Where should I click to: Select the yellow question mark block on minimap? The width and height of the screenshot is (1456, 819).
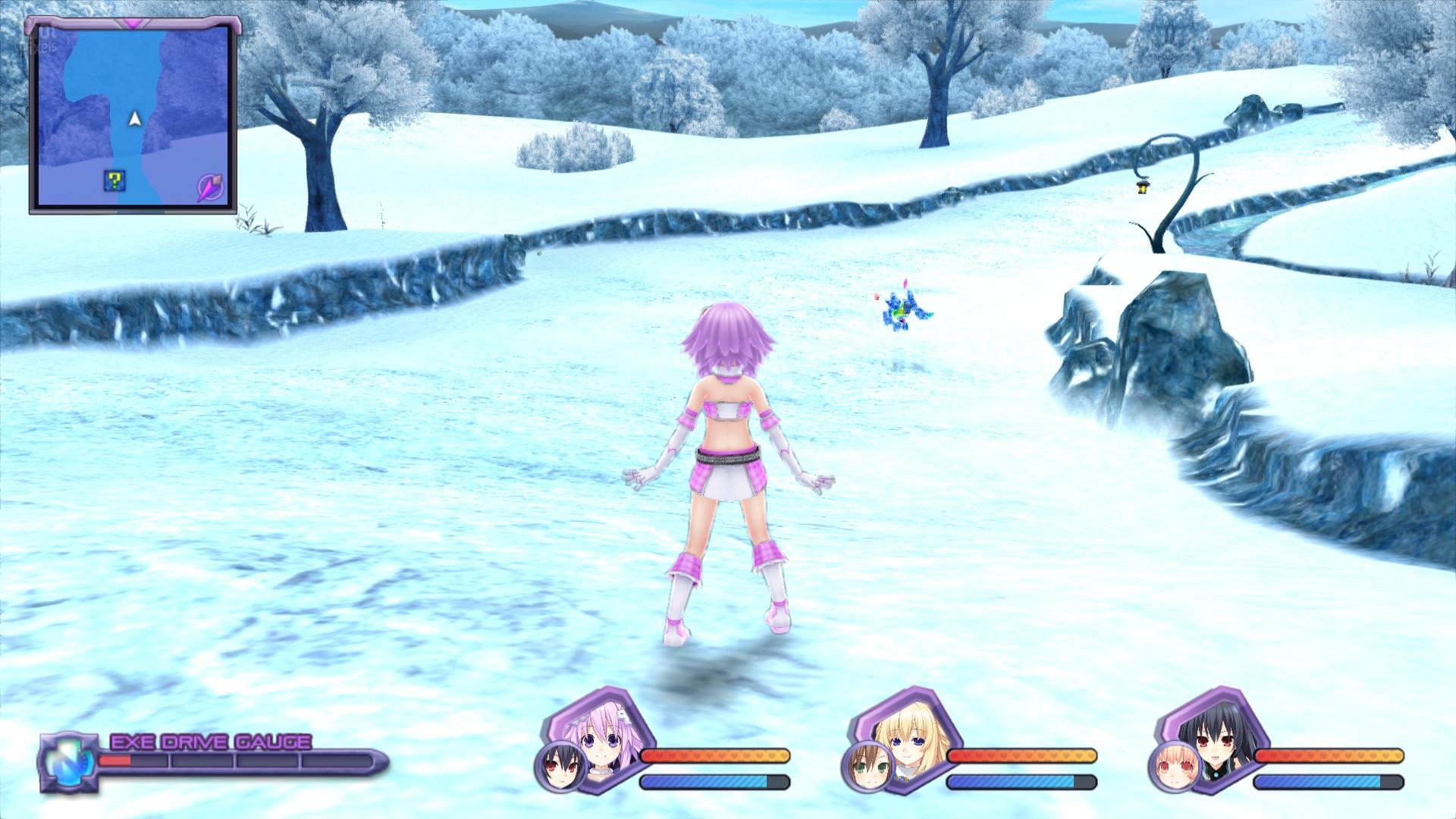[x=114, y=180]
